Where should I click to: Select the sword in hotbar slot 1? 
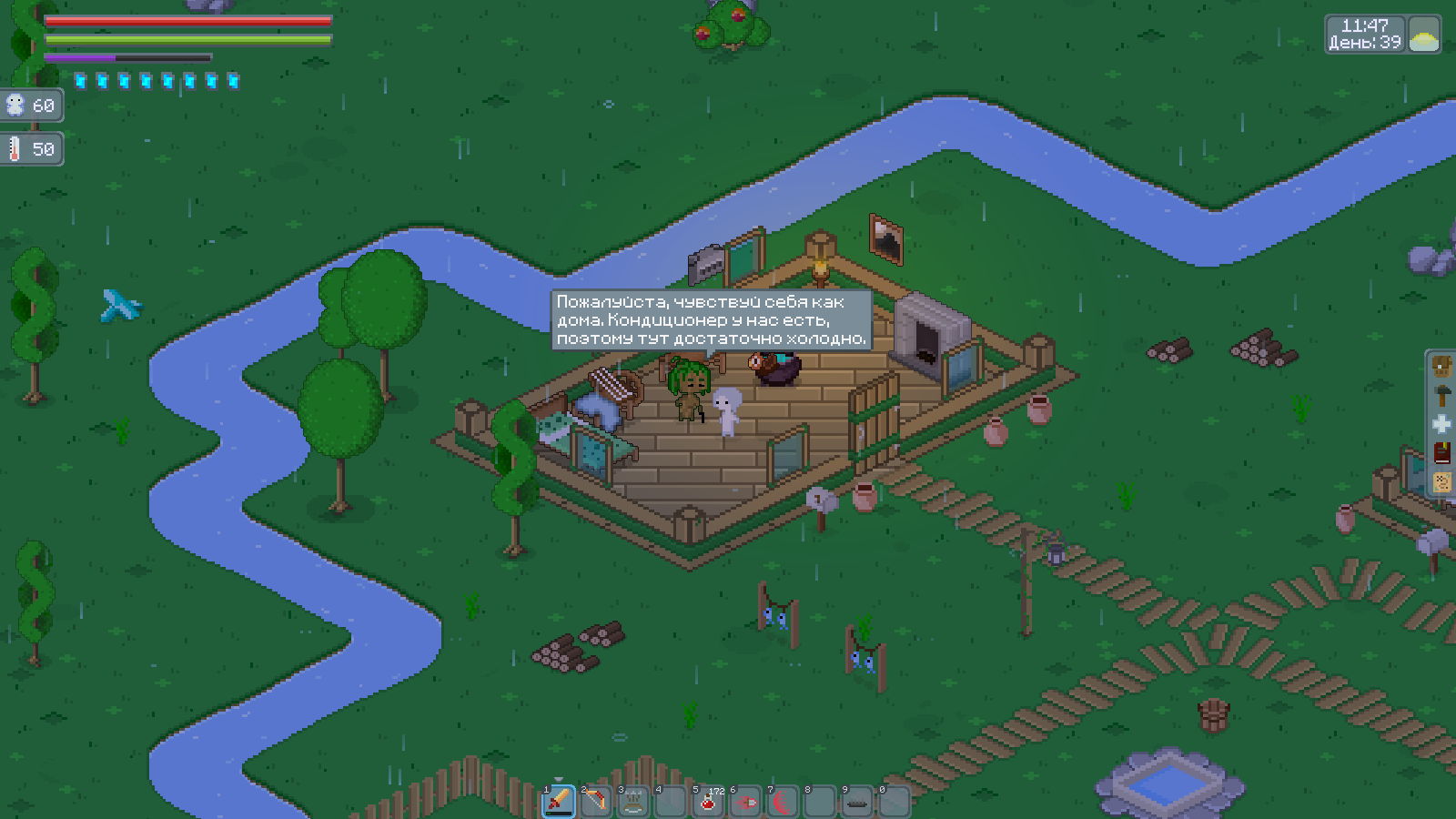point(559,802)
